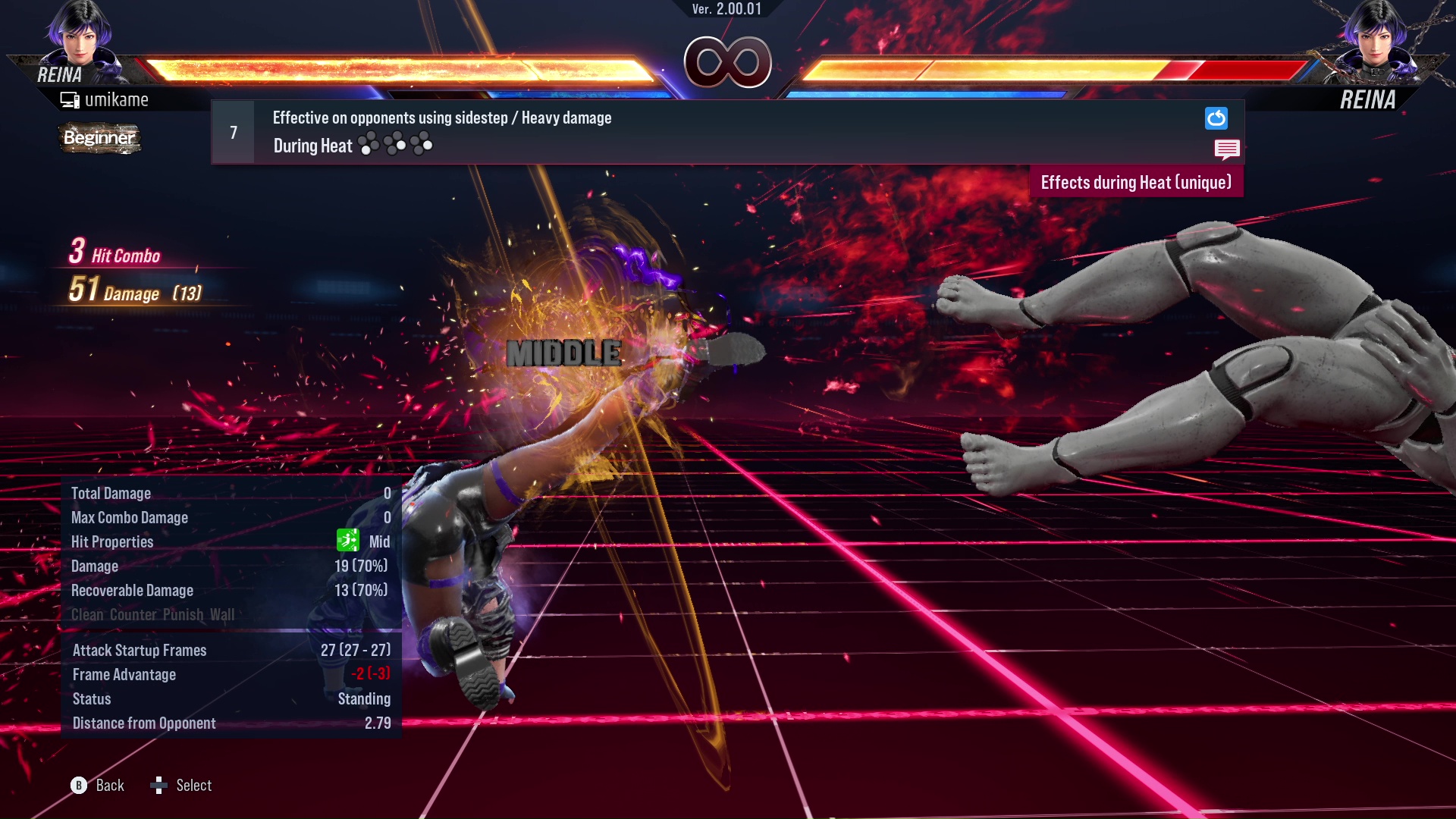Click the Select control at the bottom
This screenshot has width=1456, height=819.
pyautogui.click(x=193, y=786)
